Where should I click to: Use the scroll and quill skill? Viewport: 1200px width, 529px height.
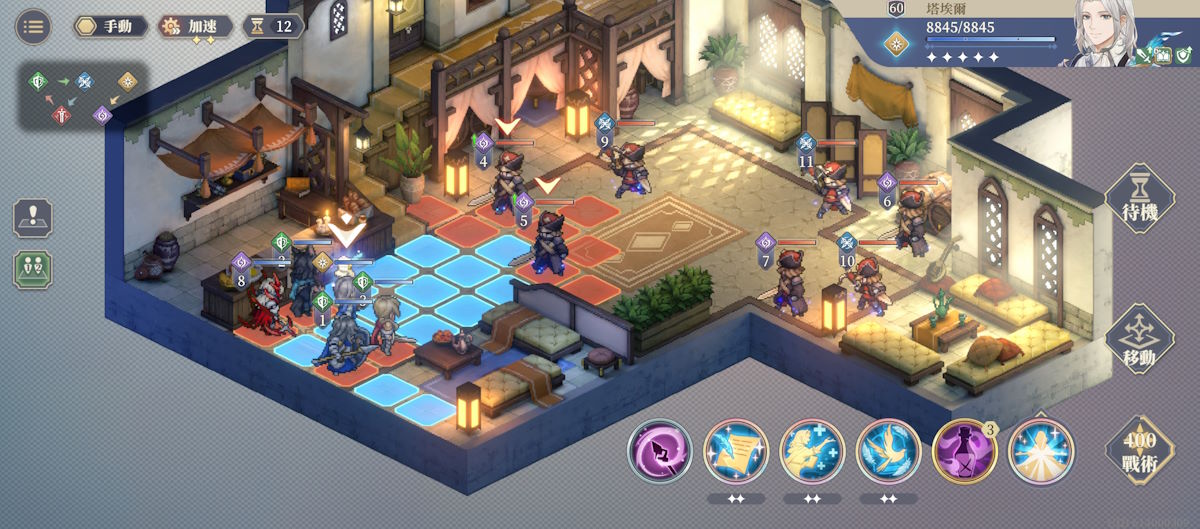[736, 451]
